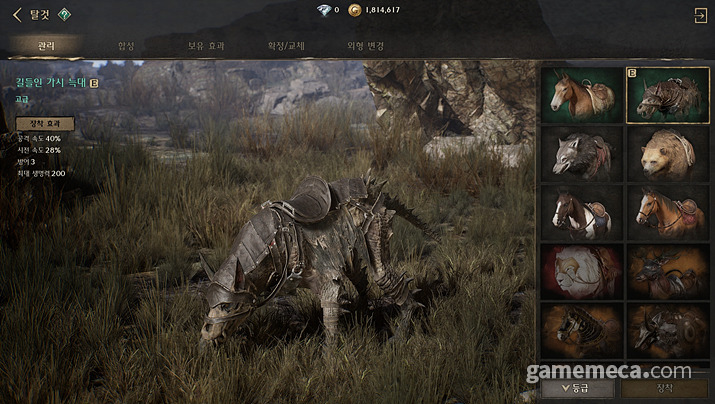The height and width of the screenshot is (404, 715).
Task: Choose the chestnut horse with red saddle
Action: [x=668, y=211]
